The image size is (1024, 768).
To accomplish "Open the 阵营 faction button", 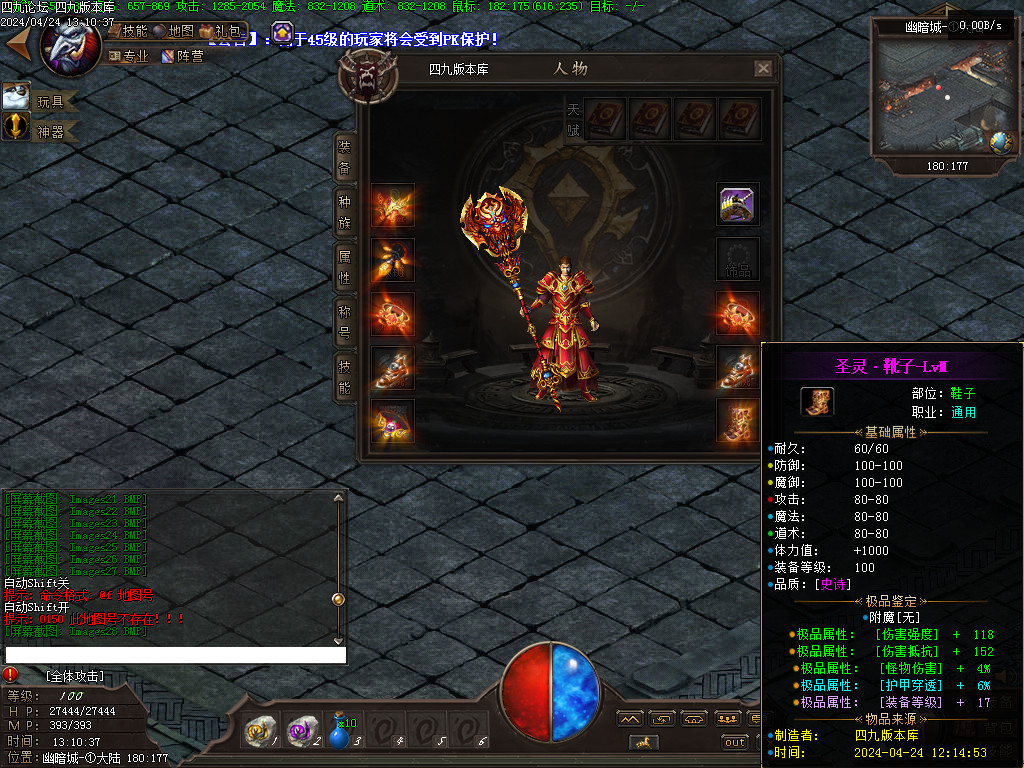I will click(x=183, y=56).
